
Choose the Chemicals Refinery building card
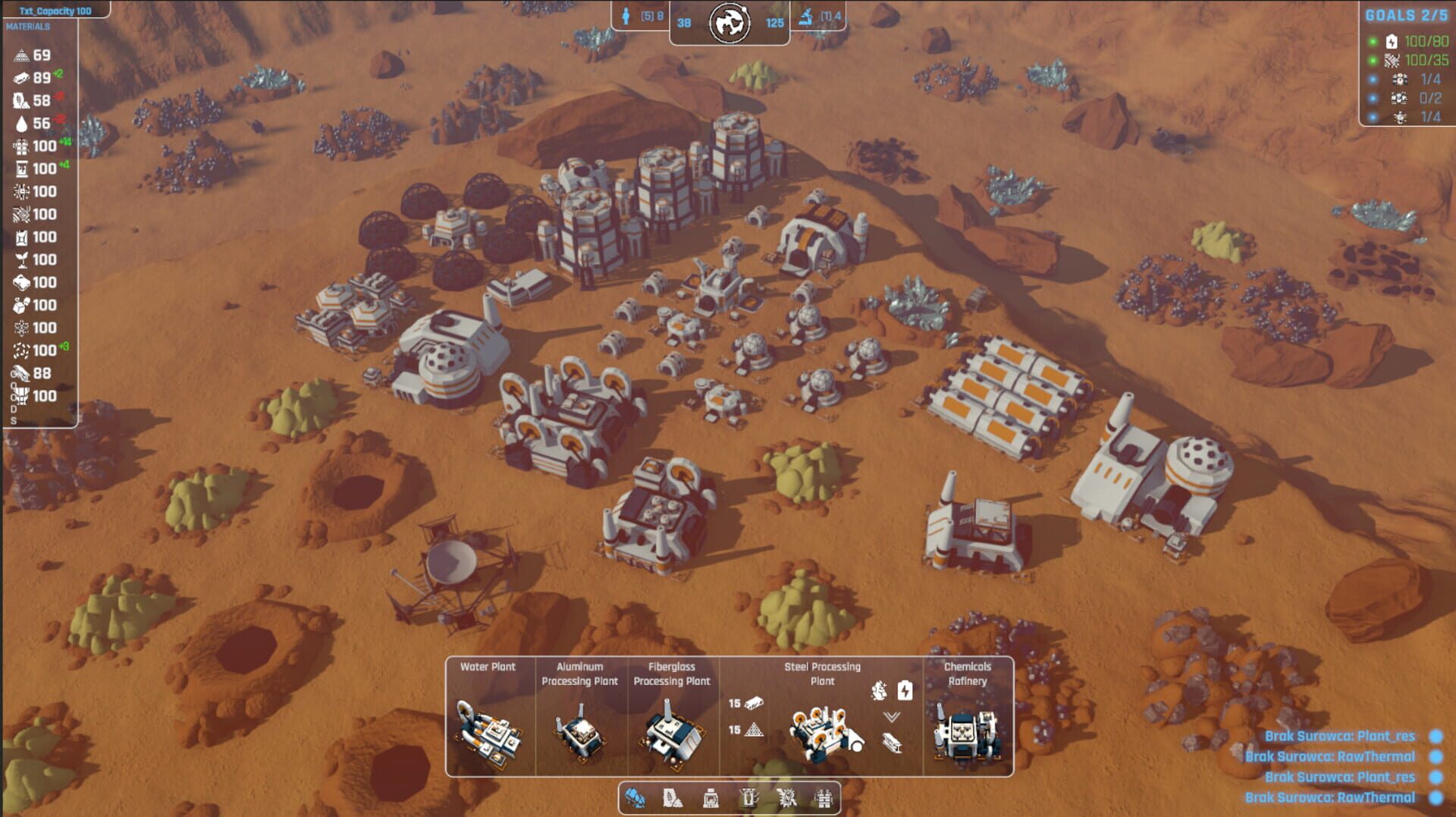pyautogui.click(x=967, y=717)
